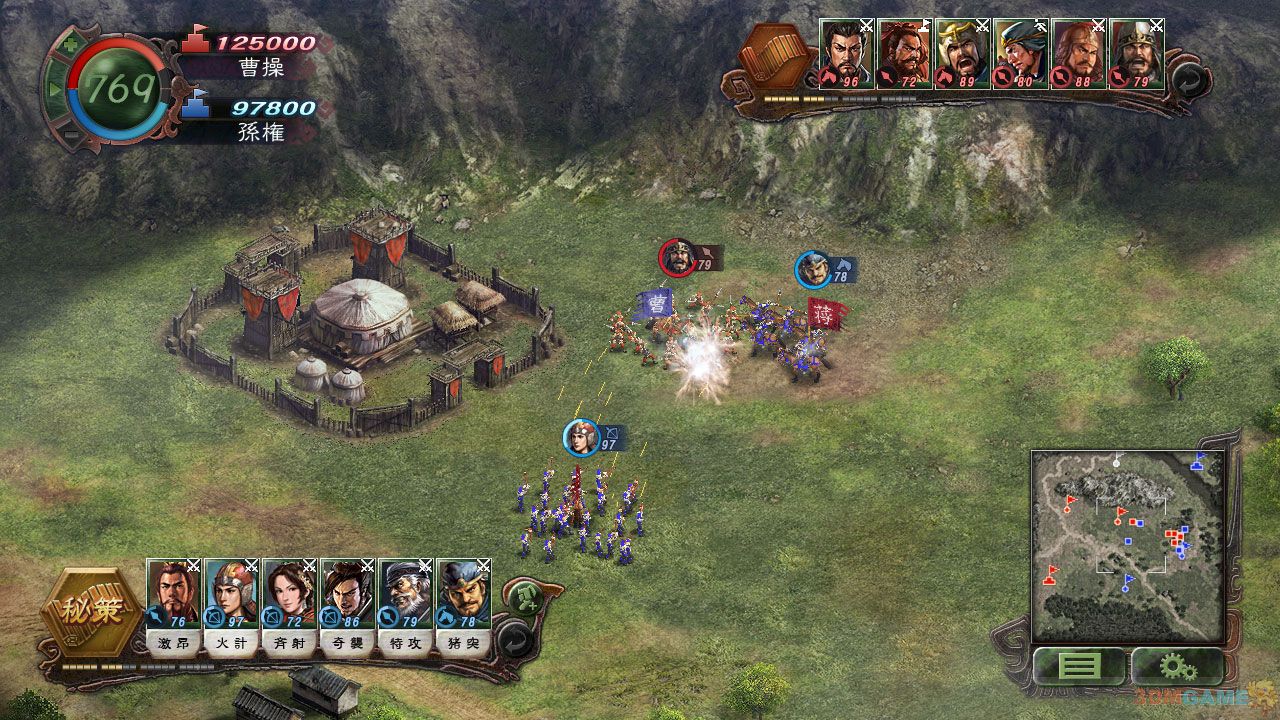Open the 秘策 secret strategy hexagon
1280x720 pixels.
[x=91, y=611]
